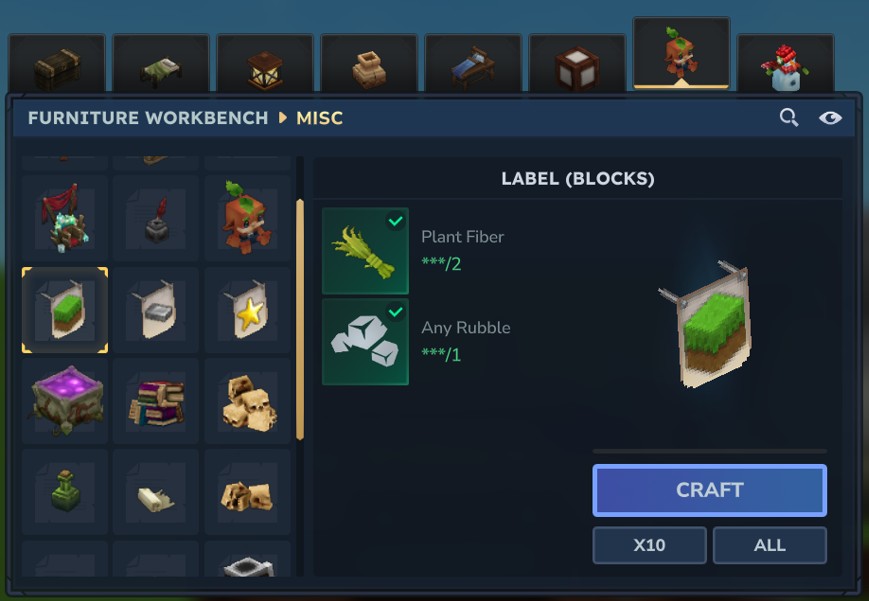Open the lantern category tab

[265, 65]
